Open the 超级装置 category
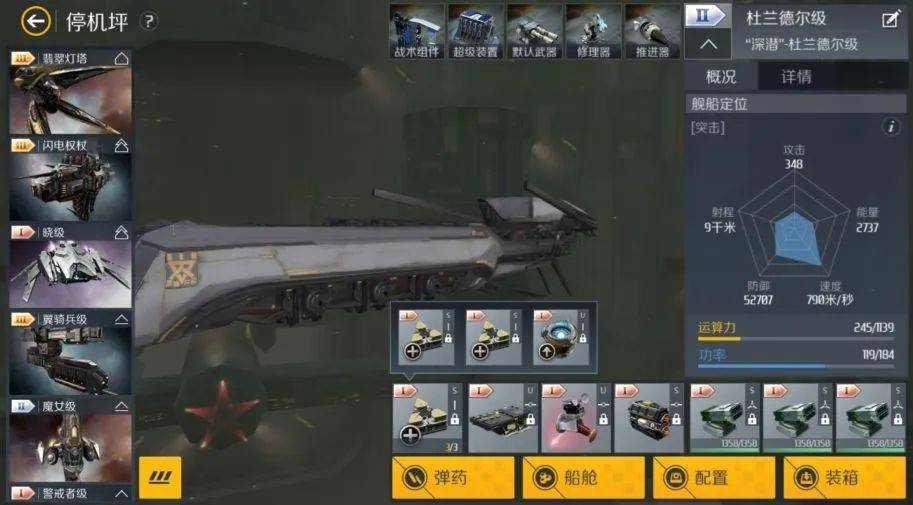The height and width of the screenshot is (505, 913). (475, 30)
